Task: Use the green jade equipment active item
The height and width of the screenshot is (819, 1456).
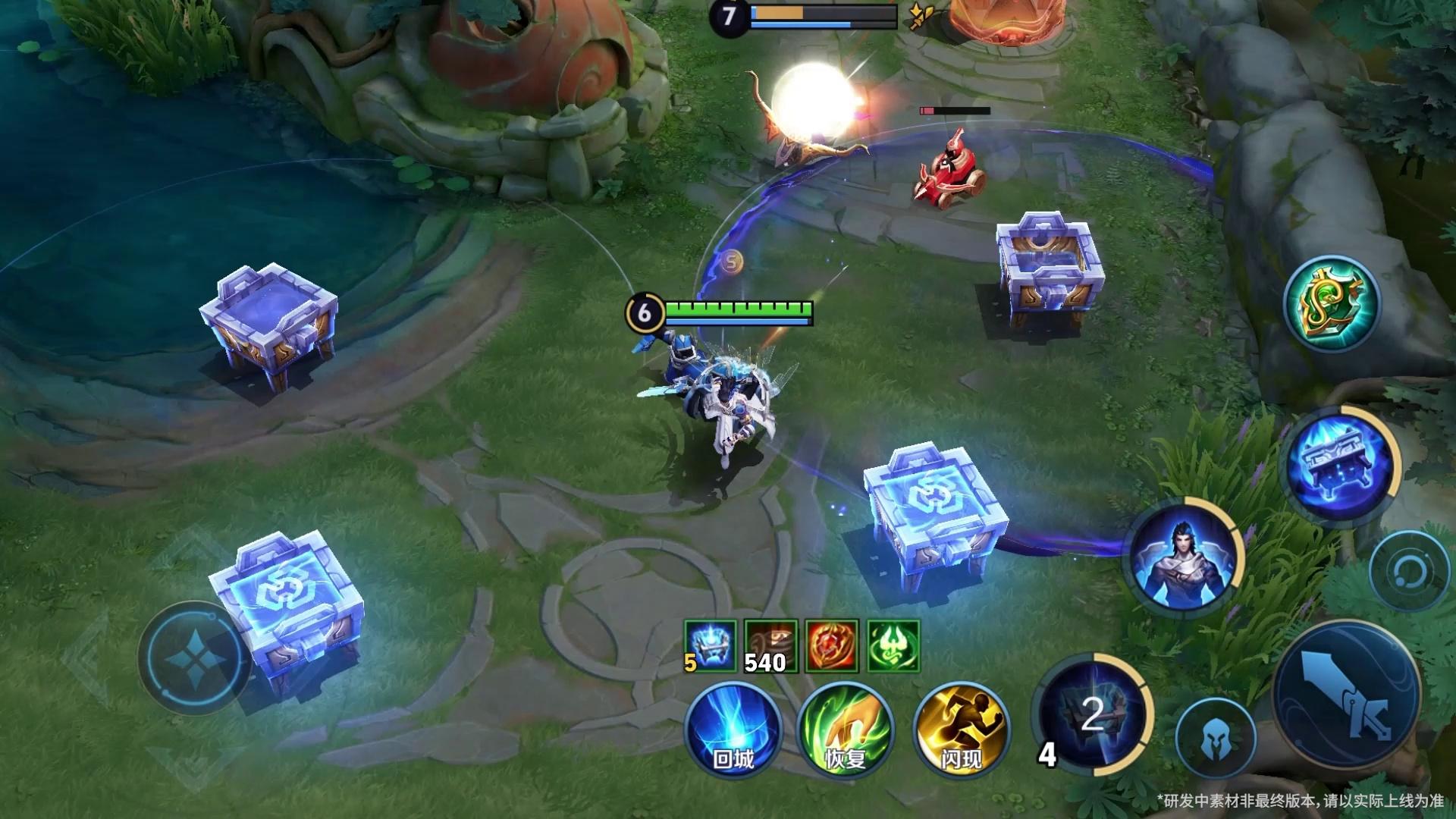Action: [x=1332, y=303]
